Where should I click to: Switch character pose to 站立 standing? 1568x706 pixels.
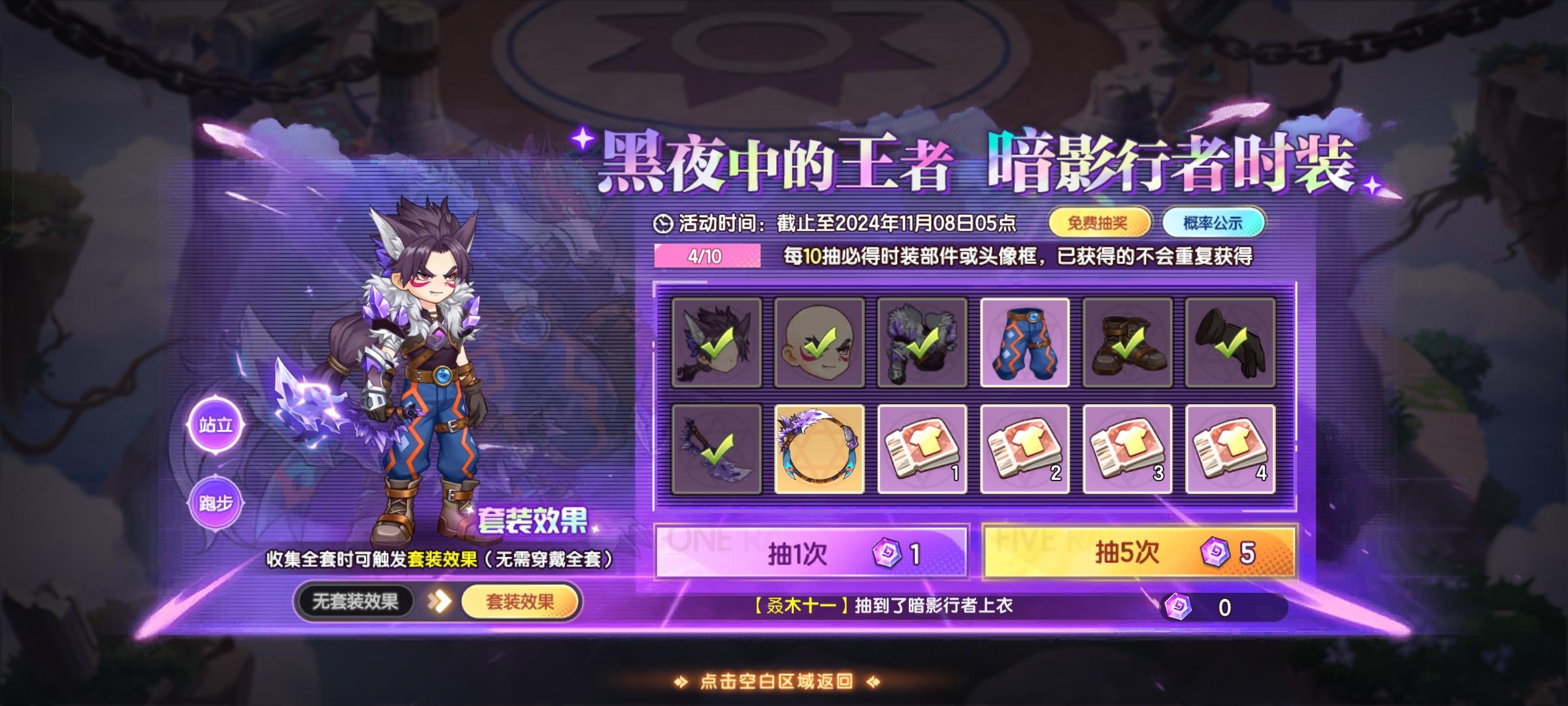coord(216,424)
